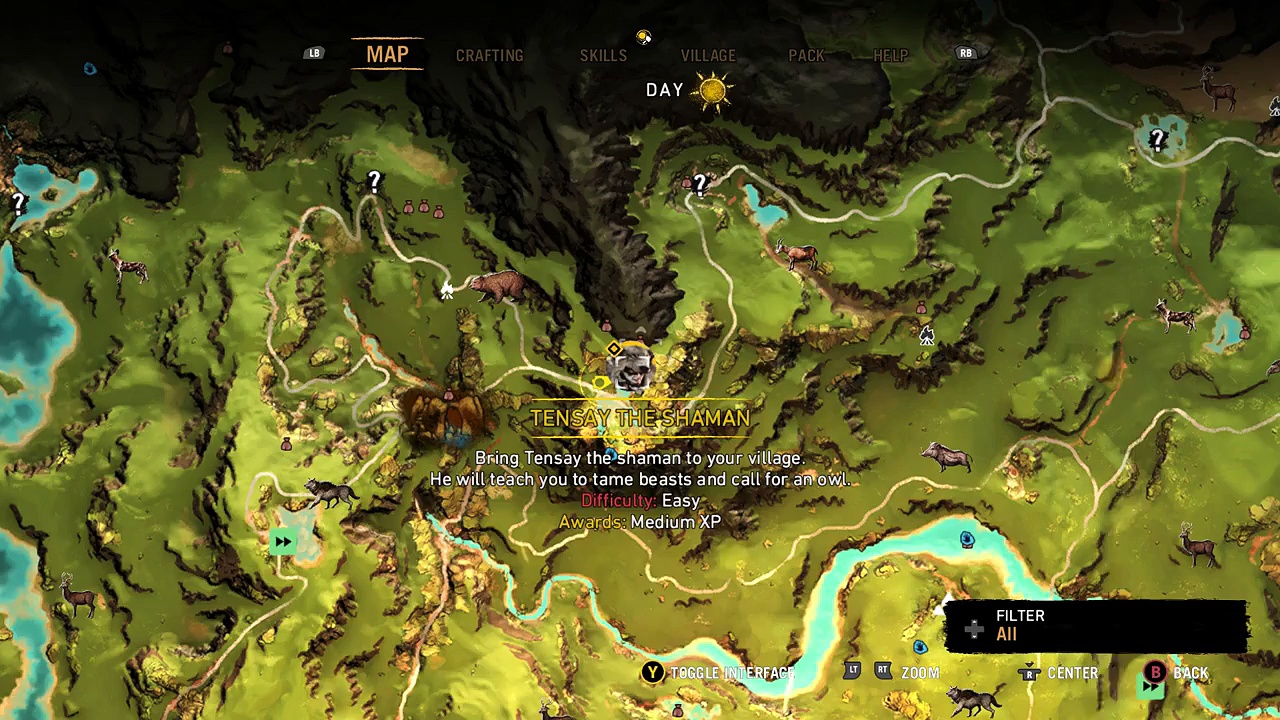
Task: Click the bear habitat map marker
Action: [497, 287]
